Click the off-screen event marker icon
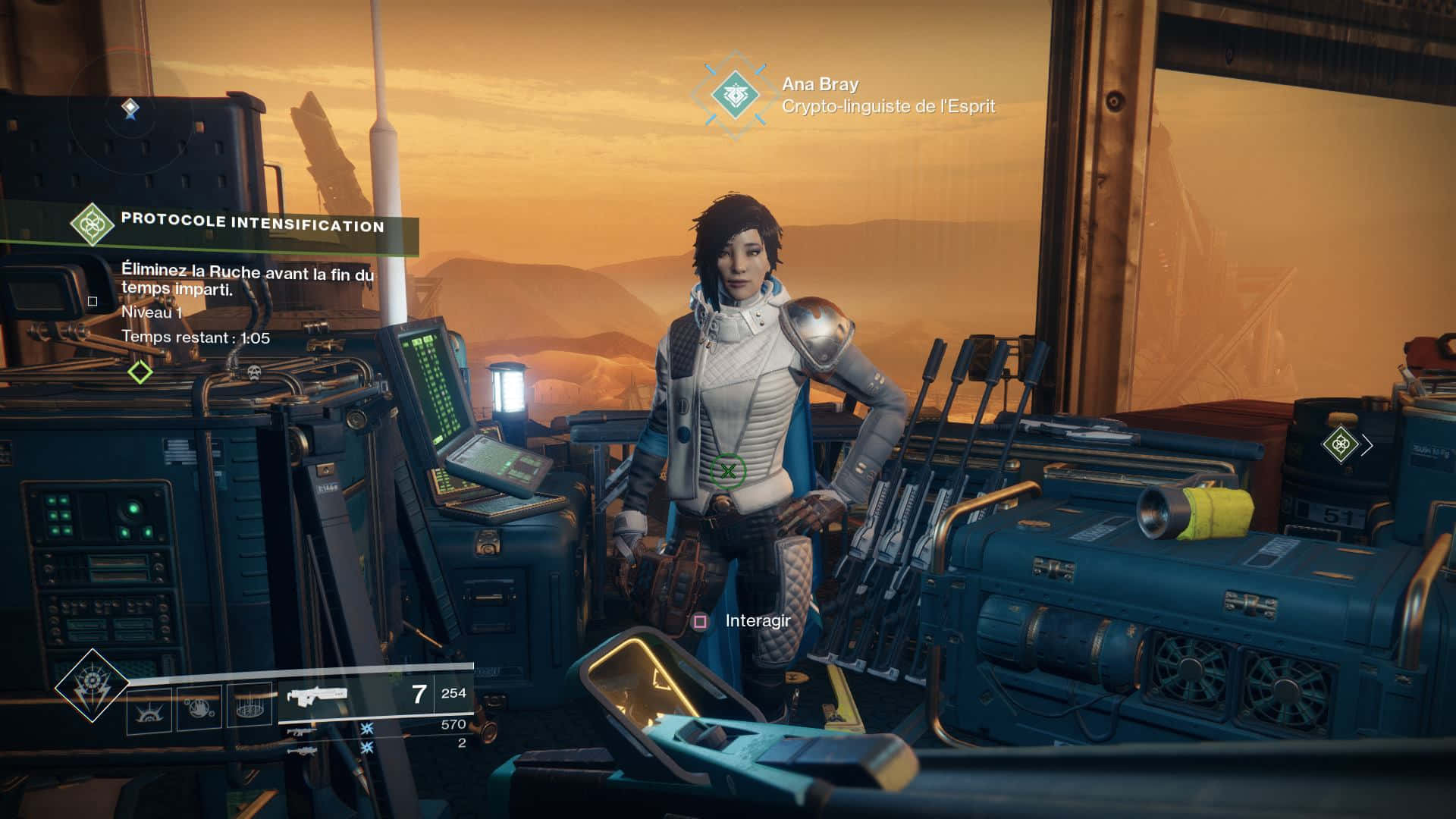Viewport: 1456px width, 819px height. tap(1340, 444)
